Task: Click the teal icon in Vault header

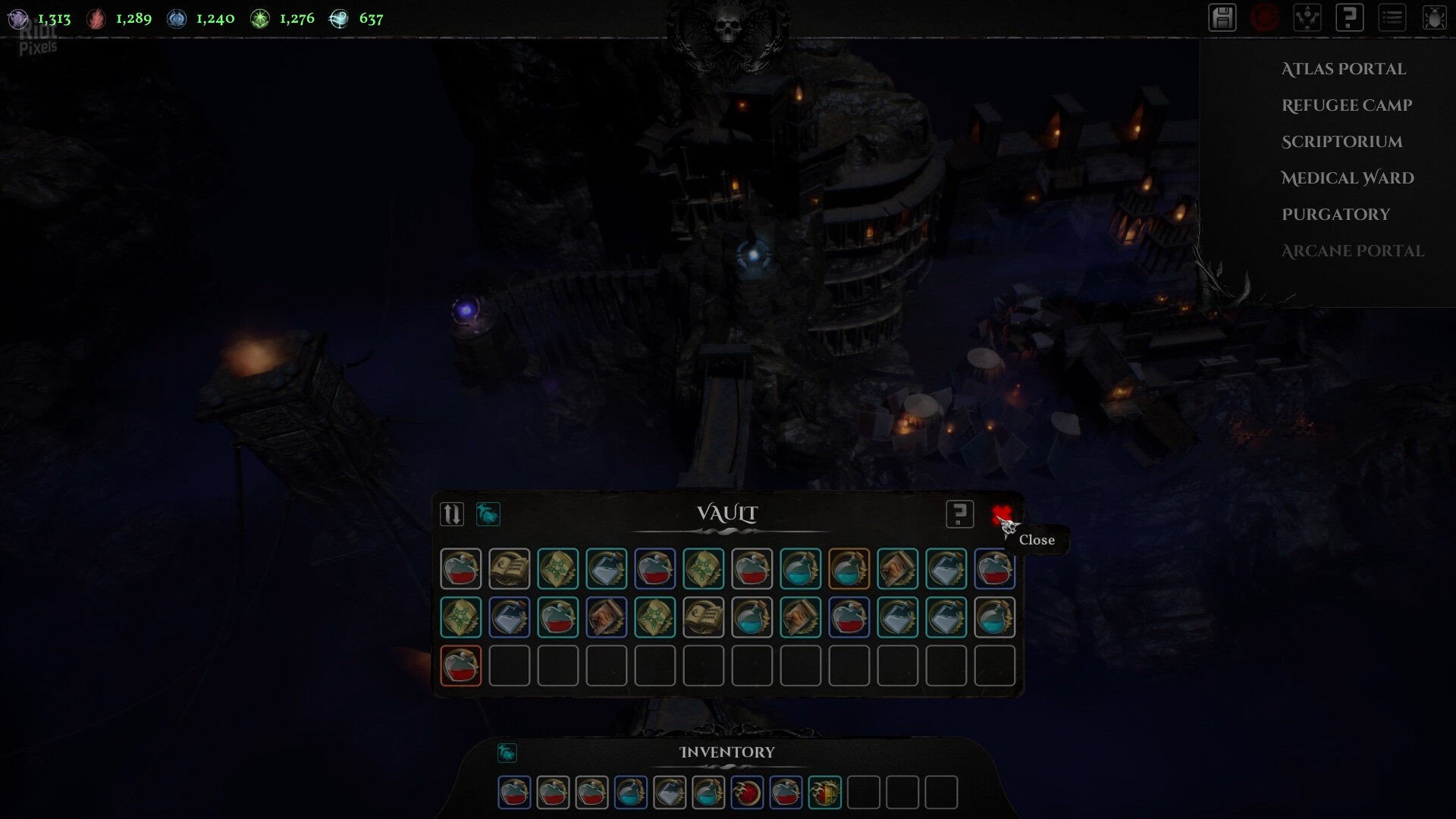Action: (488, 514)
